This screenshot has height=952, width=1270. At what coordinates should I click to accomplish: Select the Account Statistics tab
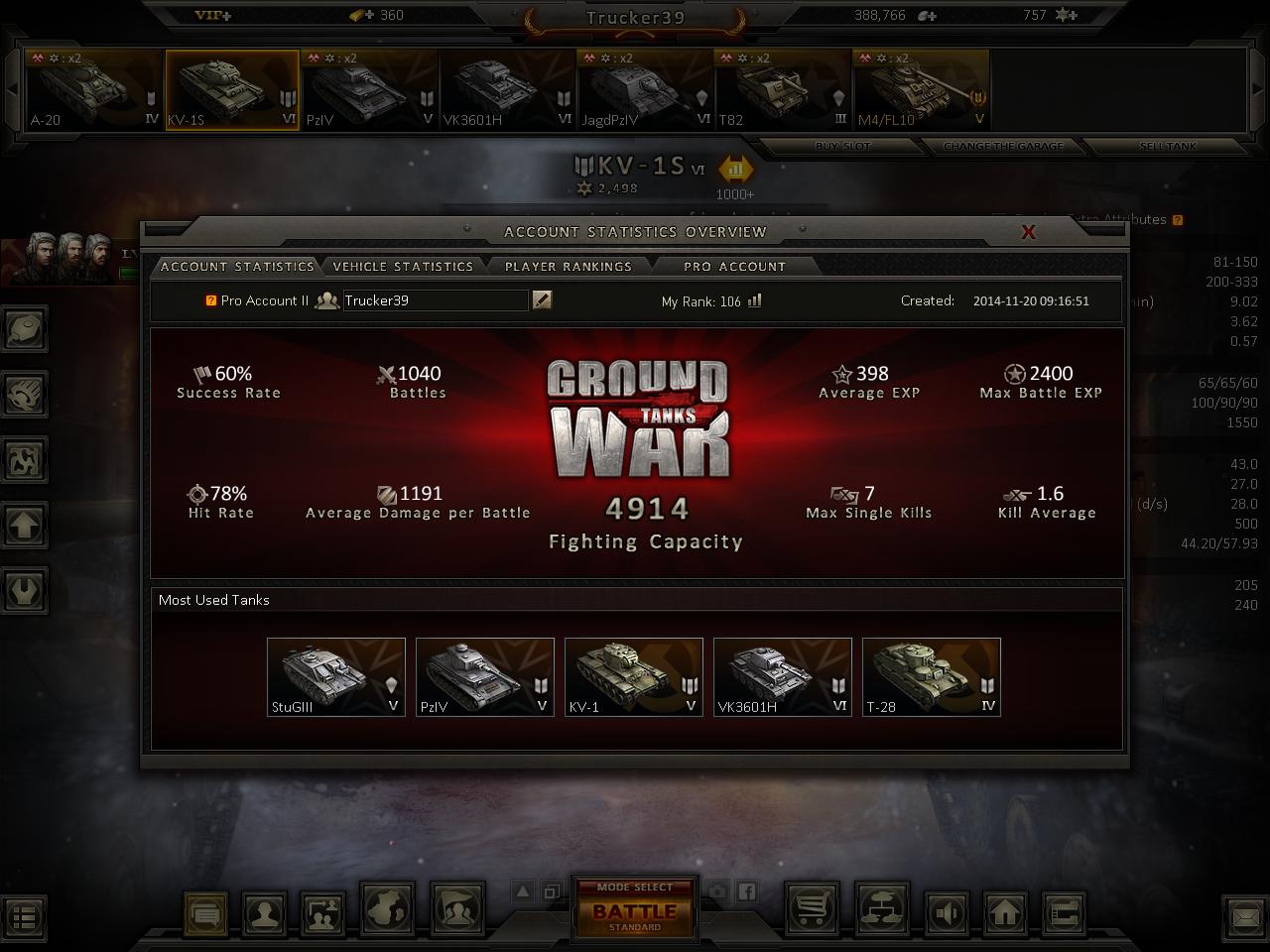pyautogui.click(x=237, y=267)
